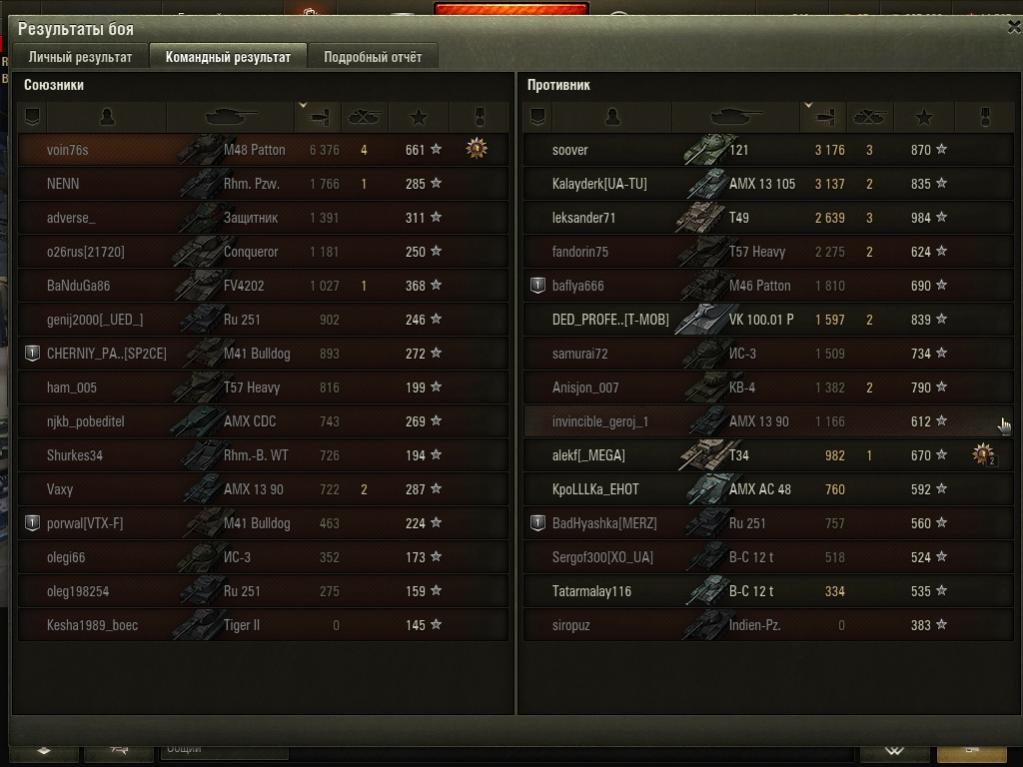Sort allies by vehicle column header

(230, 117)
